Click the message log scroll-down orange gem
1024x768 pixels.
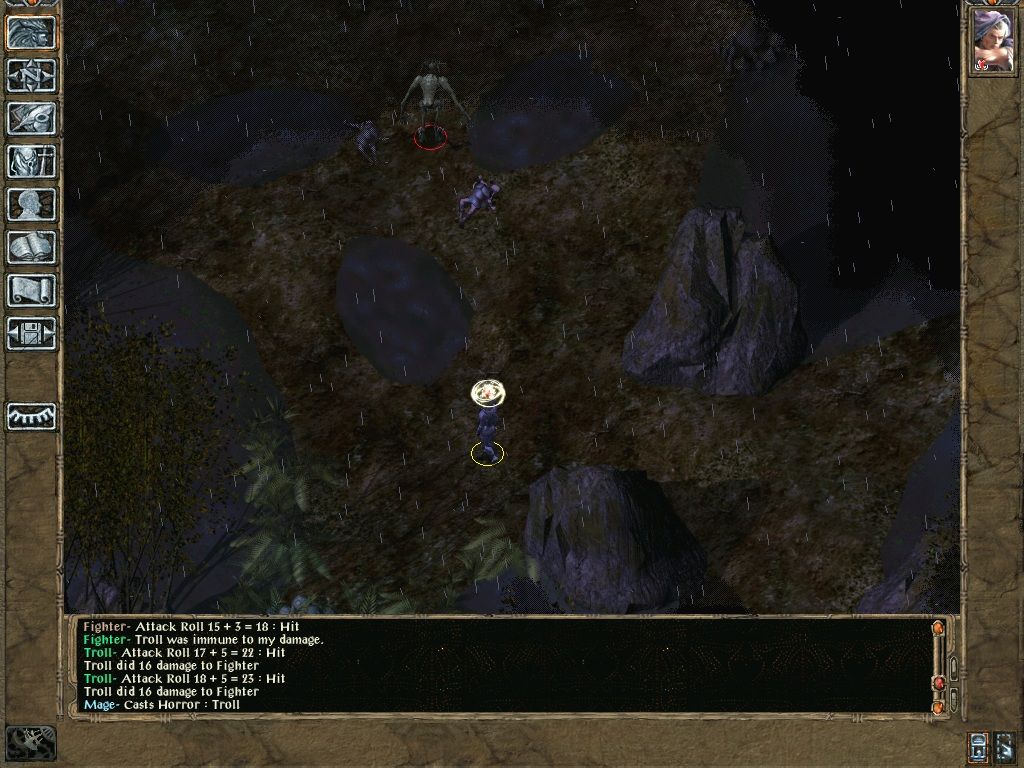pyautogui.click(x=938, y=707)
